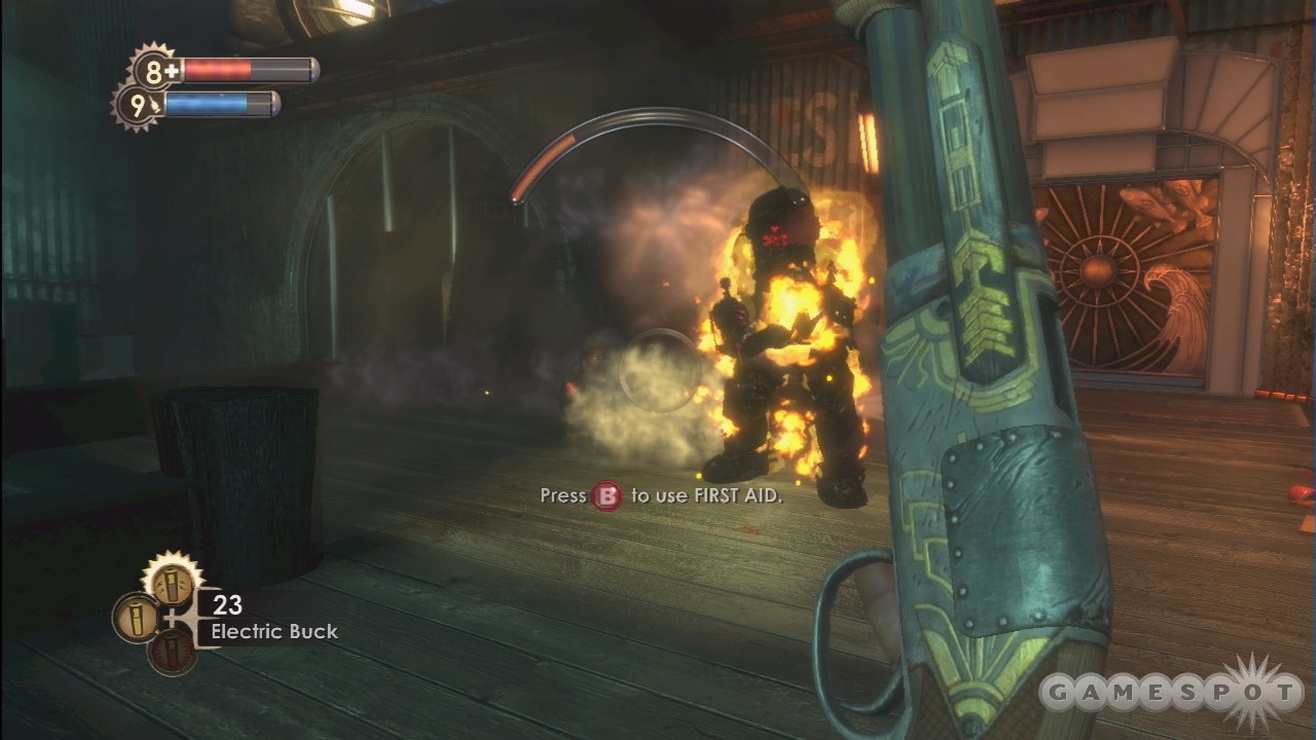This screenshot has width=1316, height=740.
Task: Click the EVE hypo syringe gear icon
Action: (138, 106)
